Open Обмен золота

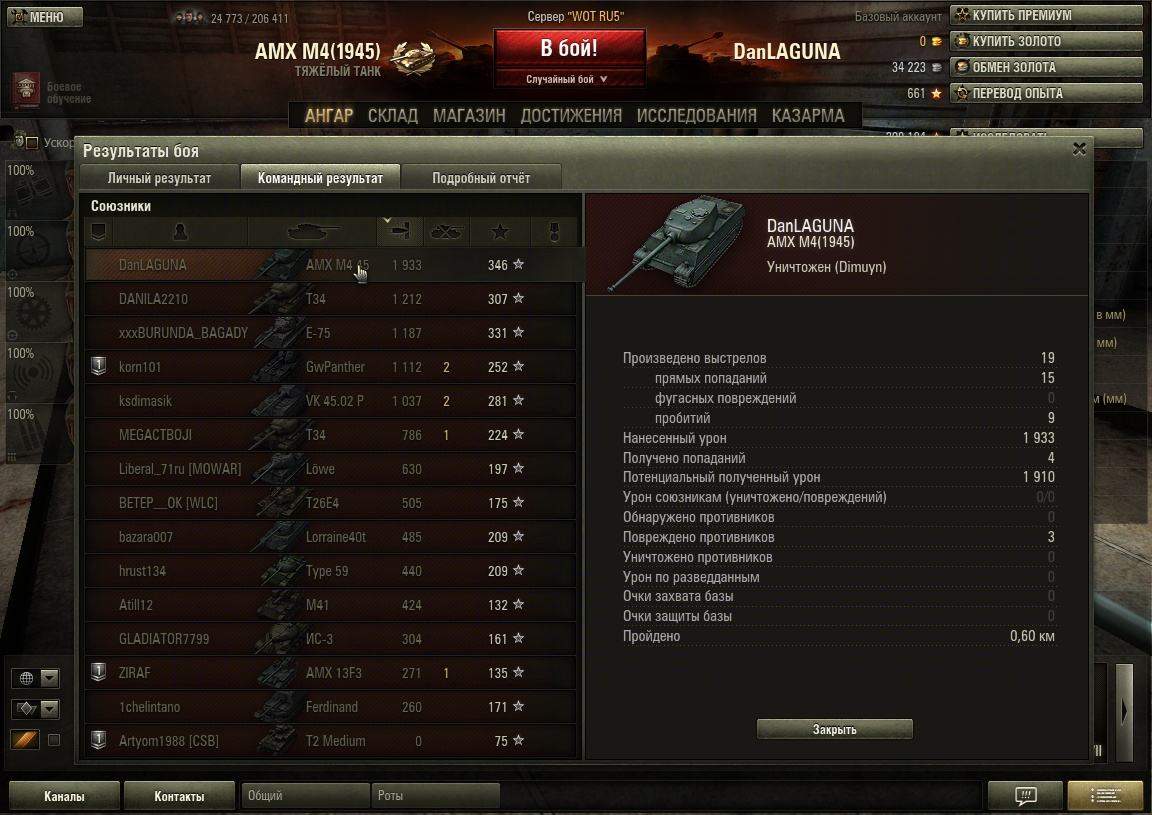1045,68
